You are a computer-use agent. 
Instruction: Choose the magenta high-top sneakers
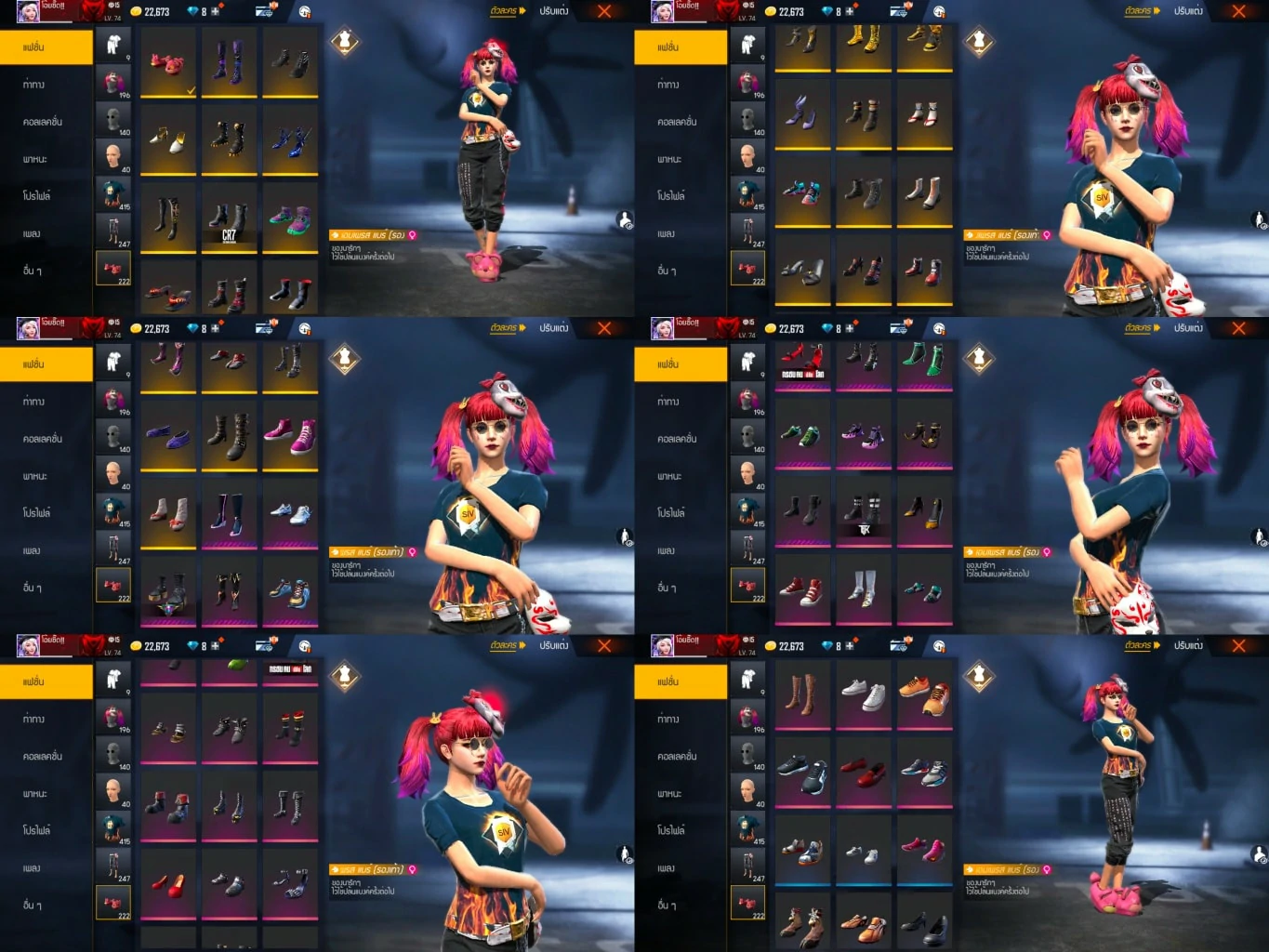[x=290, y=435]
